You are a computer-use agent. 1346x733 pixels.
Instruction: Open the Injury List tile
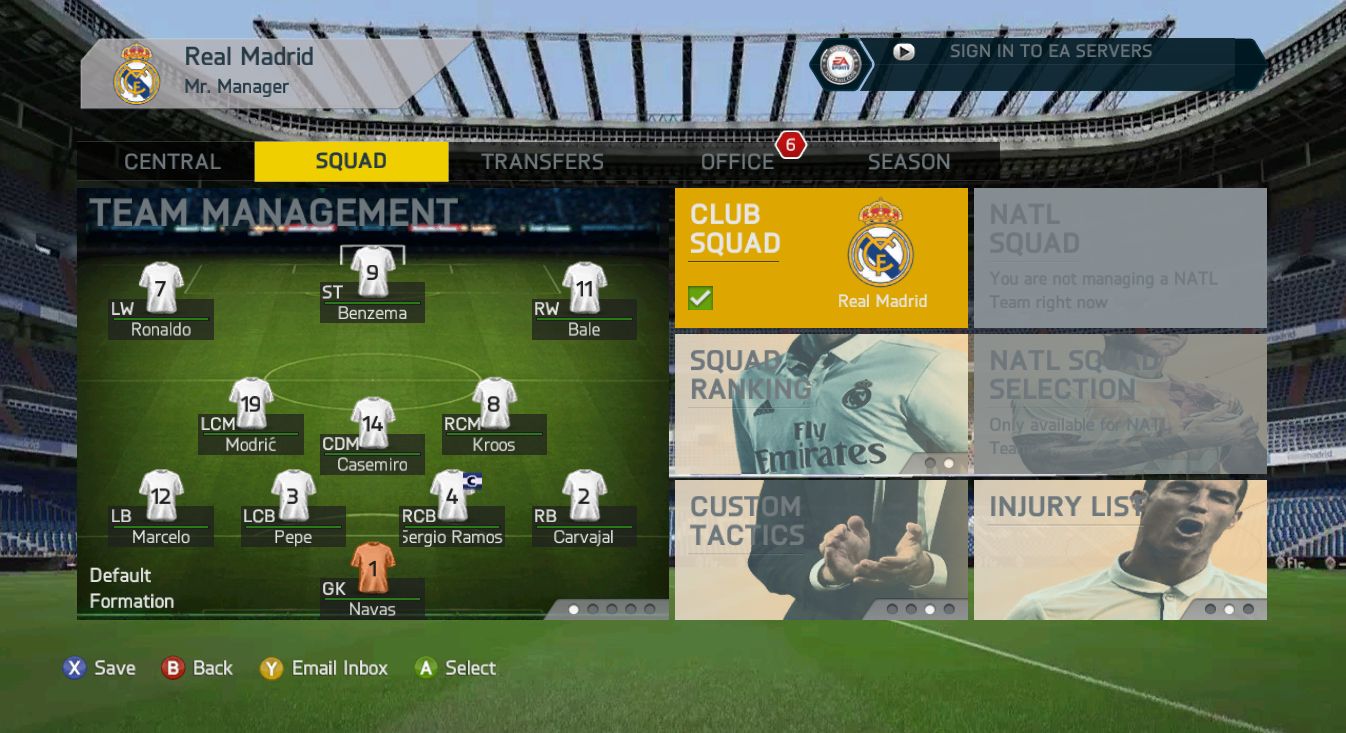click(x=1120, y=549)
